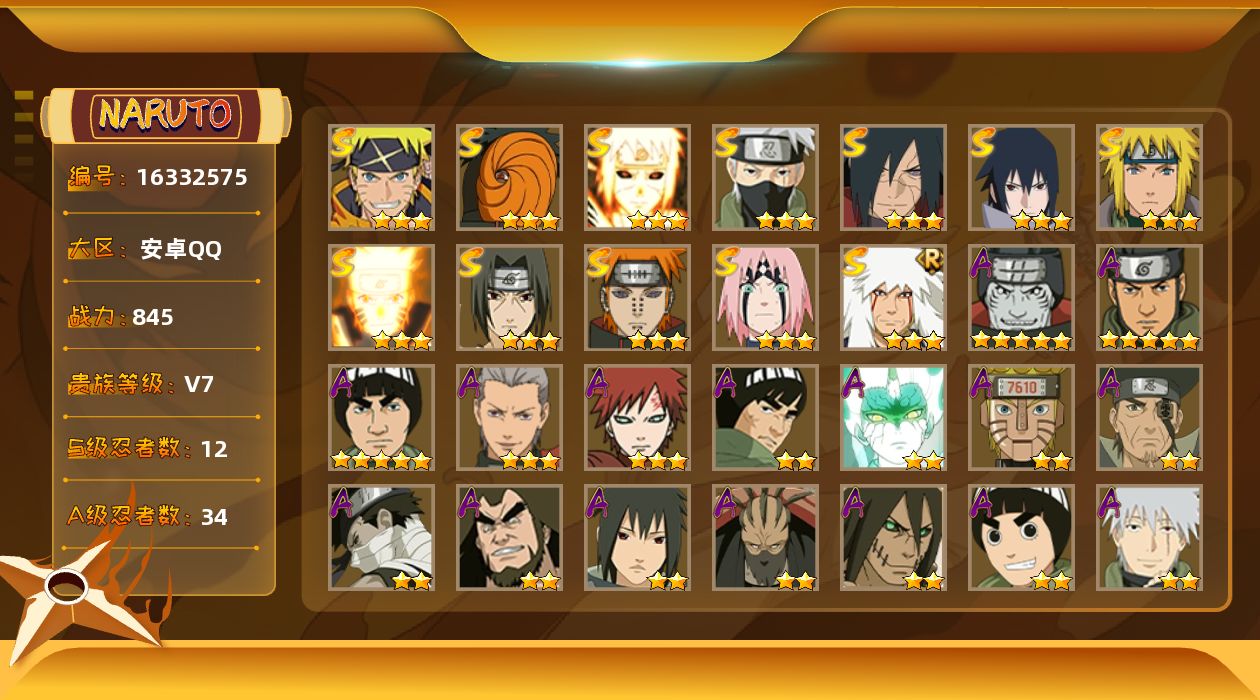This screenshot has width=1260, height=700.
Task: Pick the eyepatch-wearing Danzo card
Action: (1149, 417)
